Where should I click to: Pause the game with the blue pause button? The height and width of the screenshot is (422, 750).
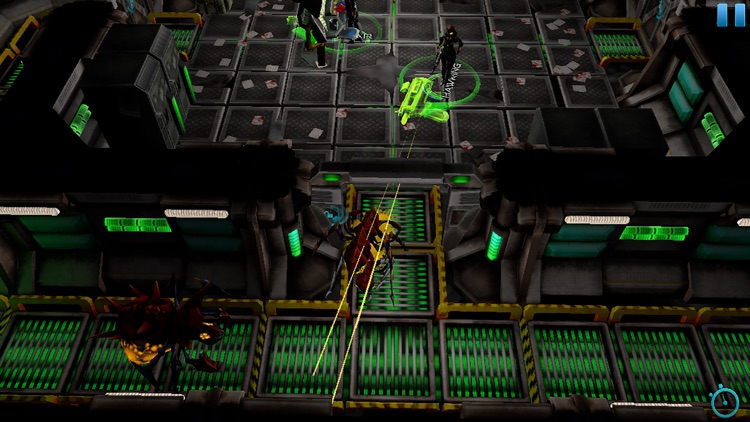730,15
